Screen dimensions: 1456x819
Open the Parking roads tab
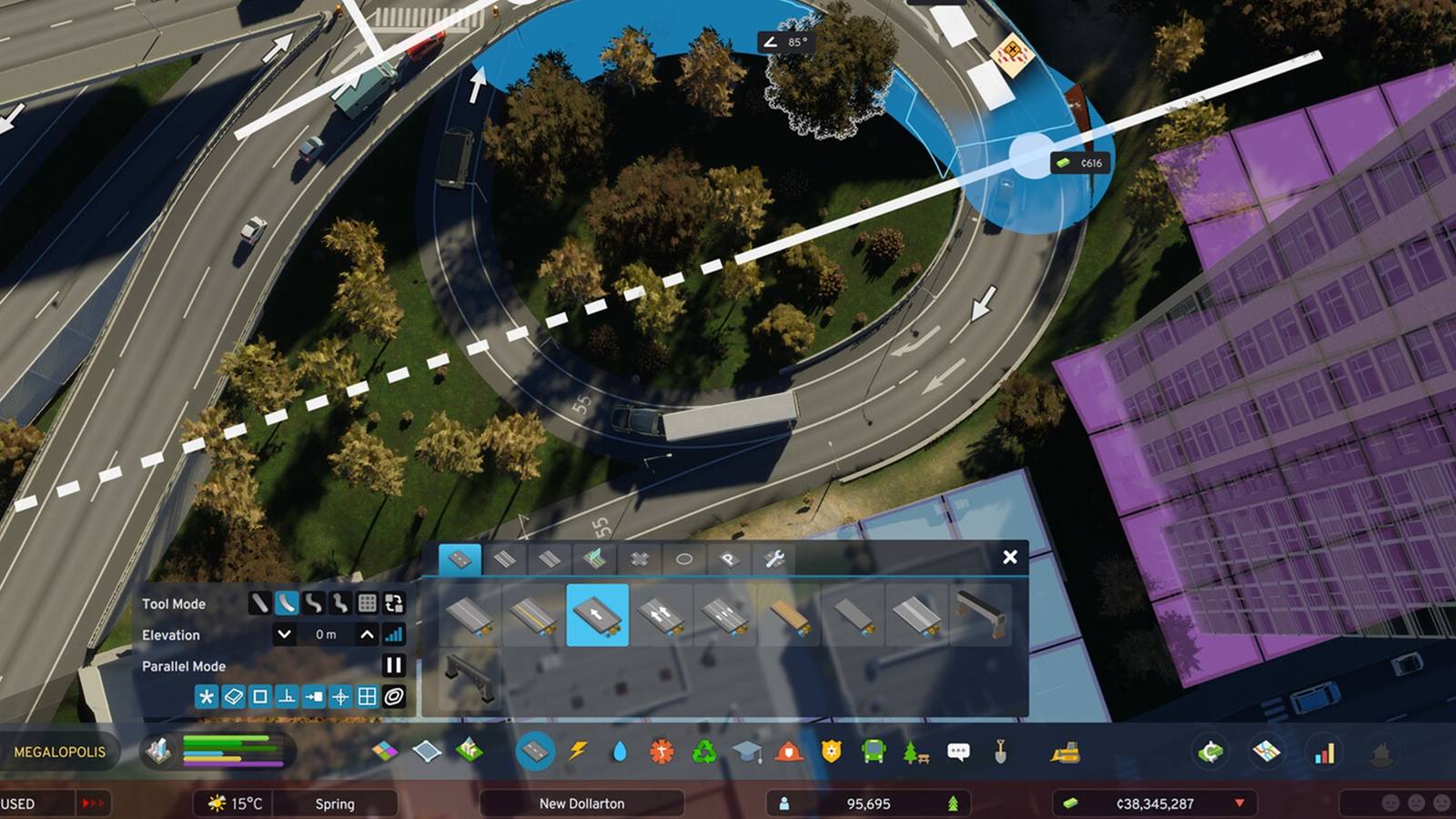point(728,561)
